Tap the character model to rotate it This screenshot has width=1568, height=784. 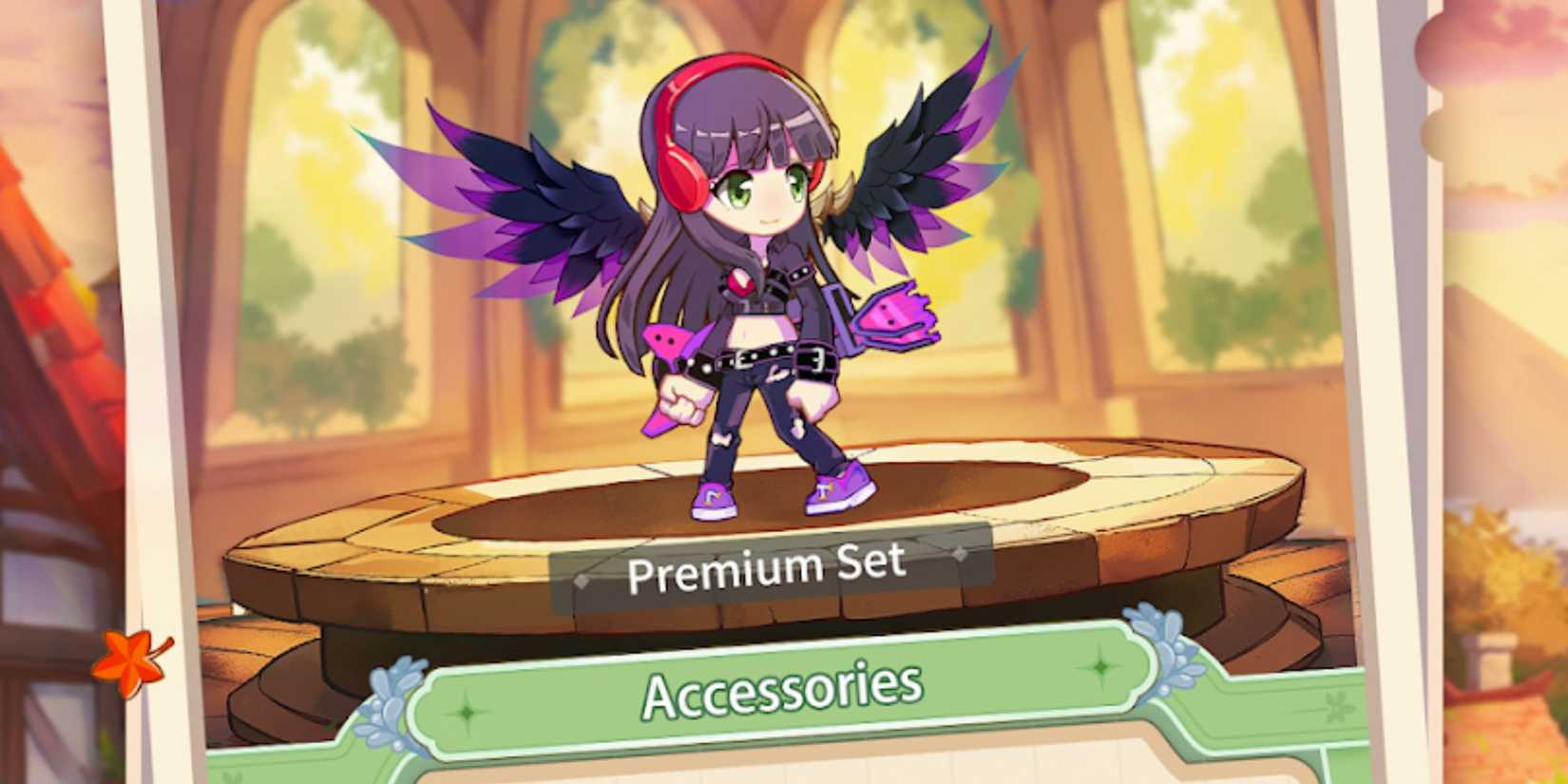click(760, 285)
